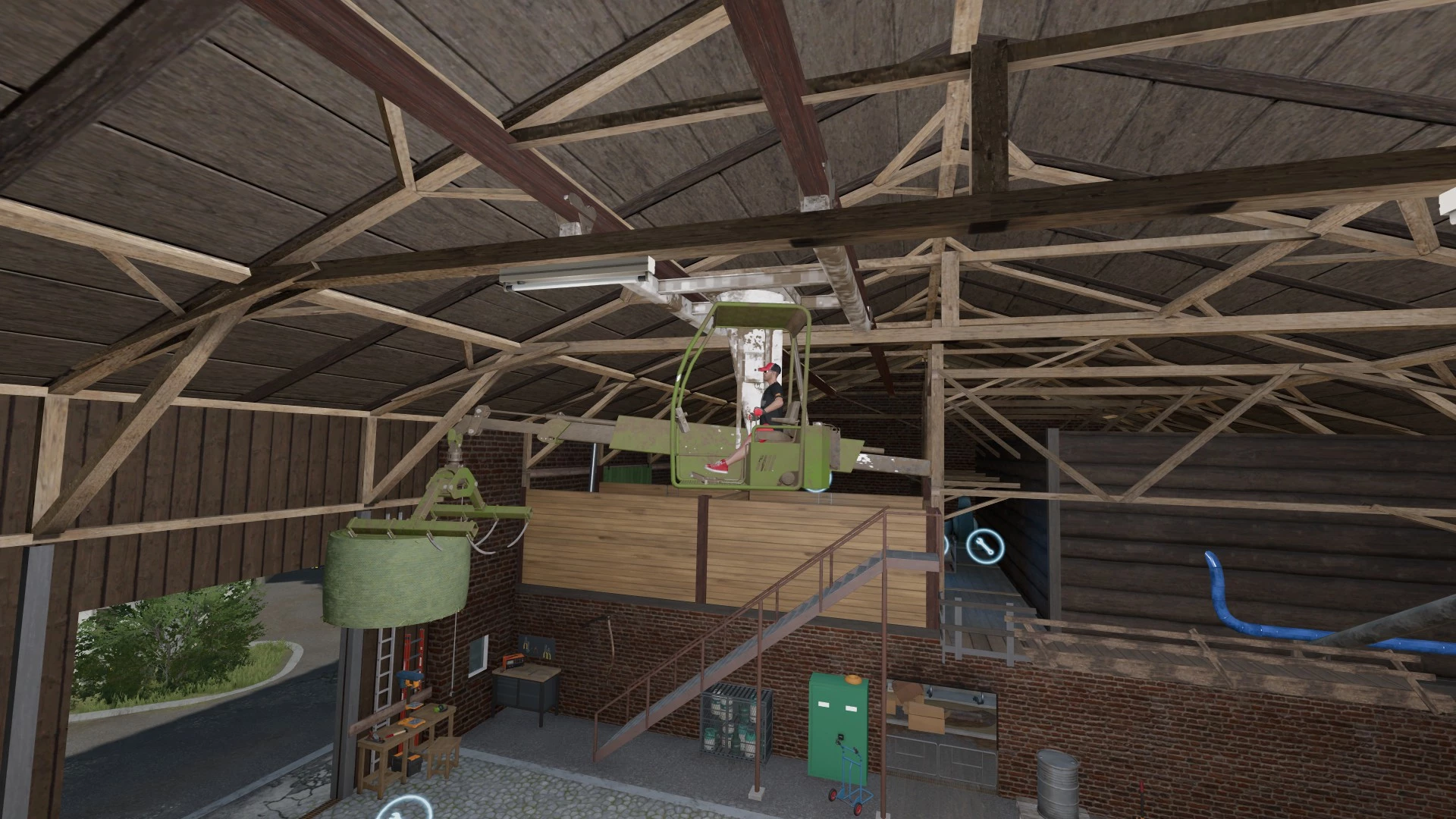Select the circled wrench workshop marker
The image size is (1456, 819).
984,546
